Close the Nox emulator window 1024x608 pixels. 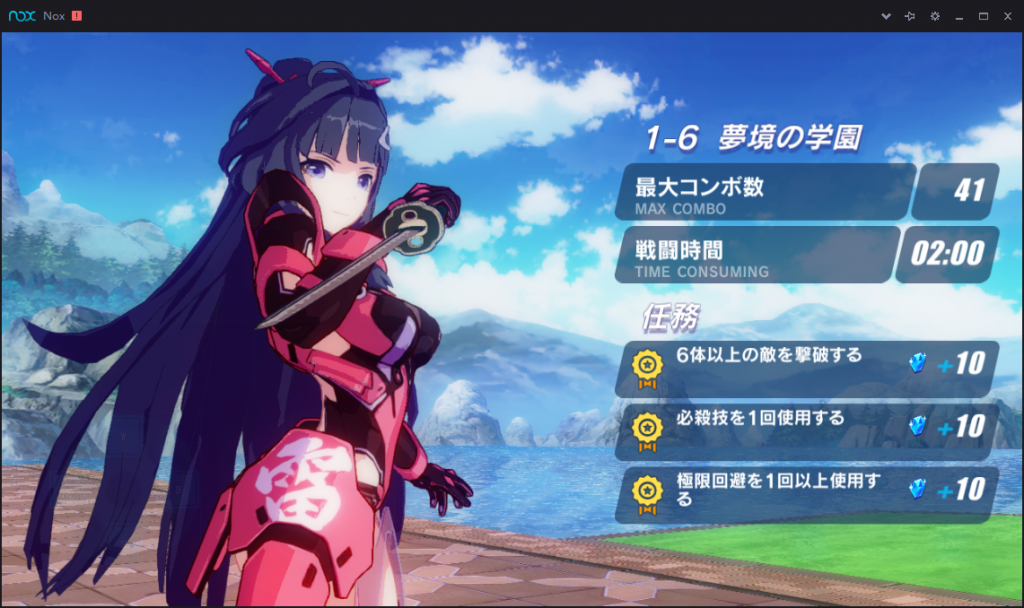coord(1007,17)
